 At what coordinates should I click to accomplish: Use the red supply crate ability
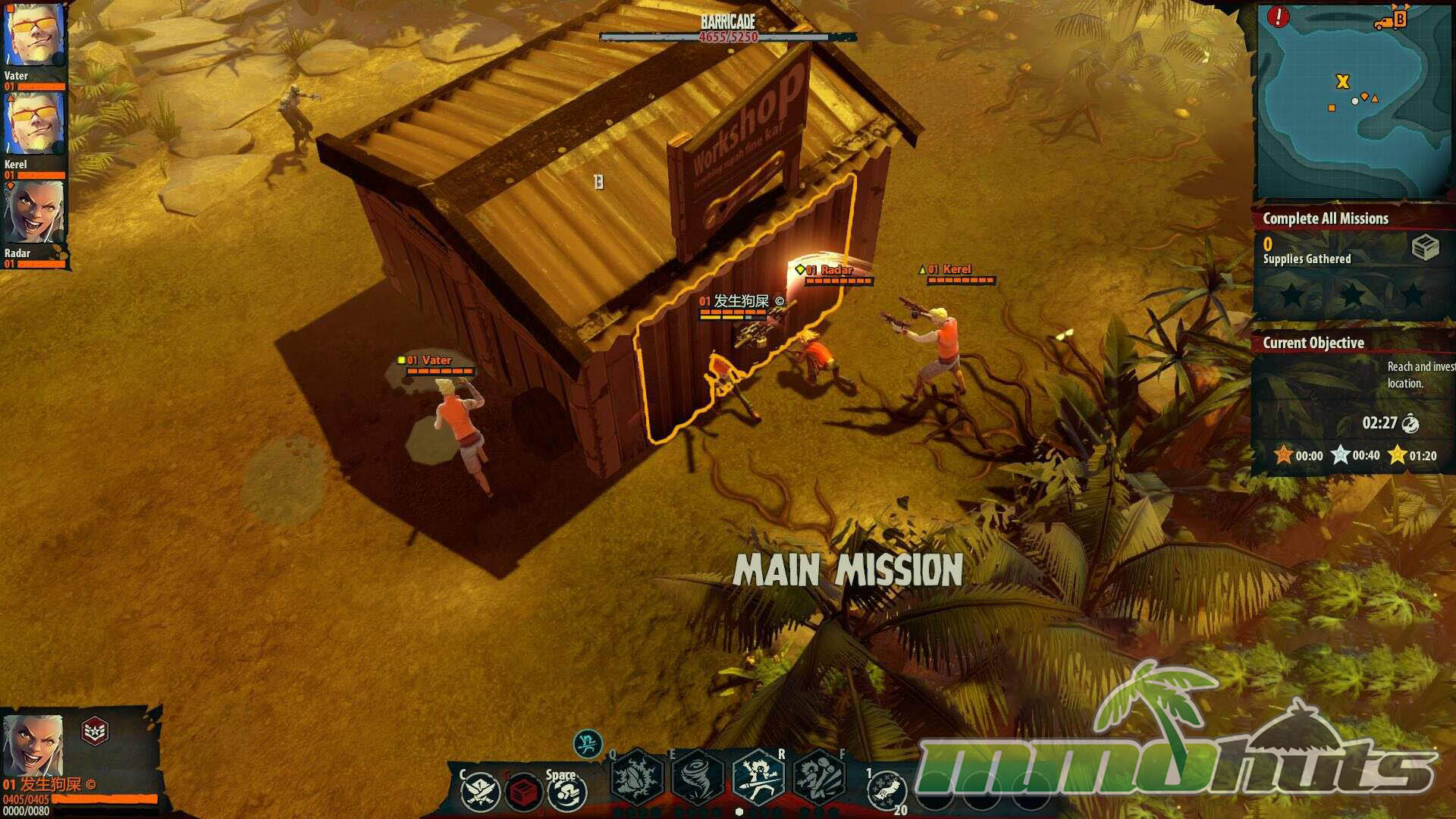point(522,793)
